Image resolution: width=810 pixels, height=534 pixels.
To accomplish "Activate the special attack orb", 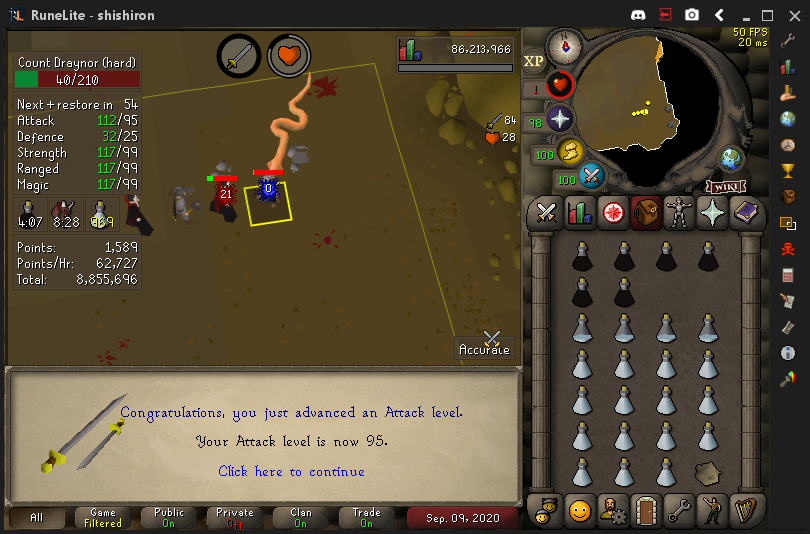I will point(592,177).
